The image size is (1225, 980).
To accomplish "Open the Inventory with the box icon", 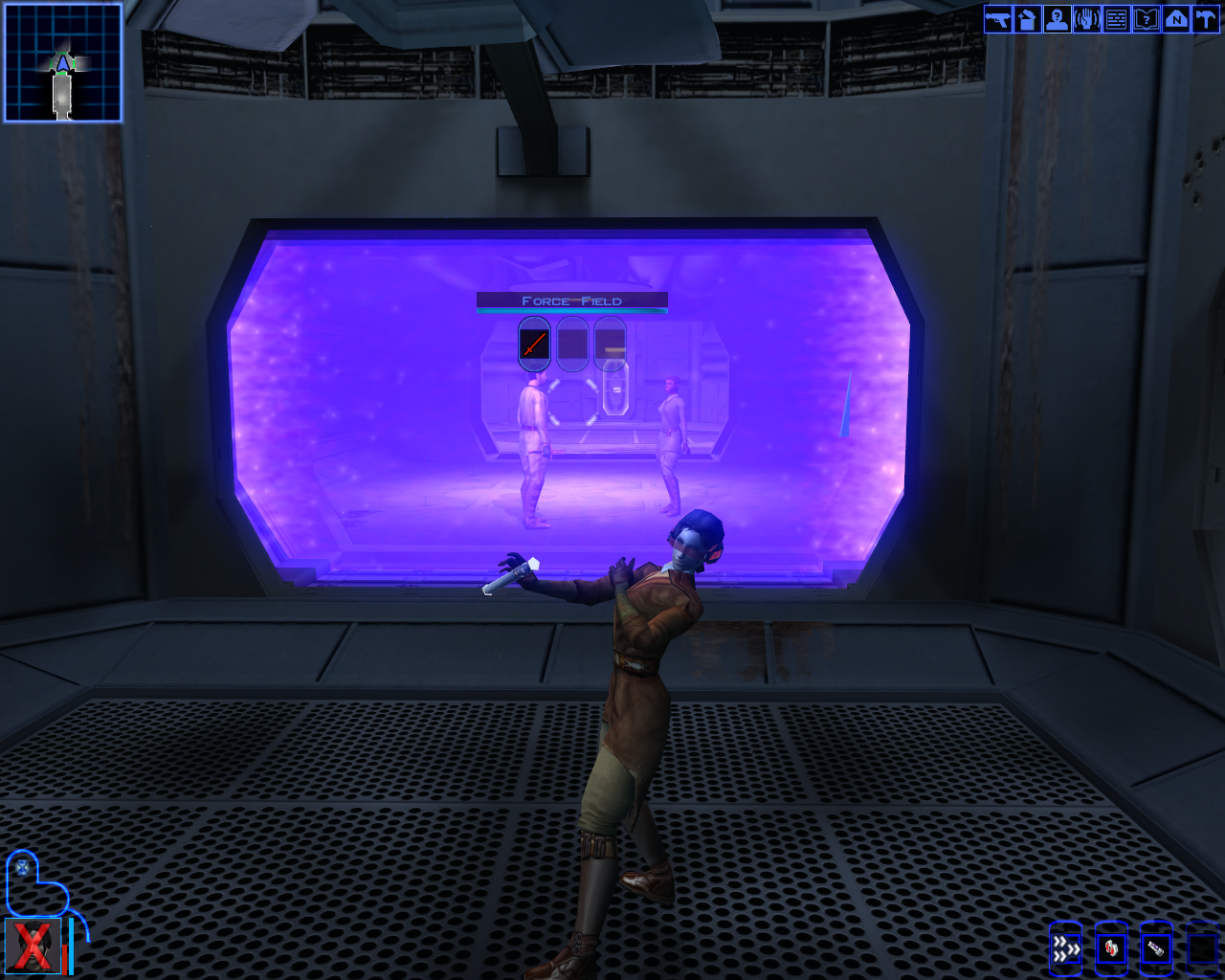I will click(1026, 19).
